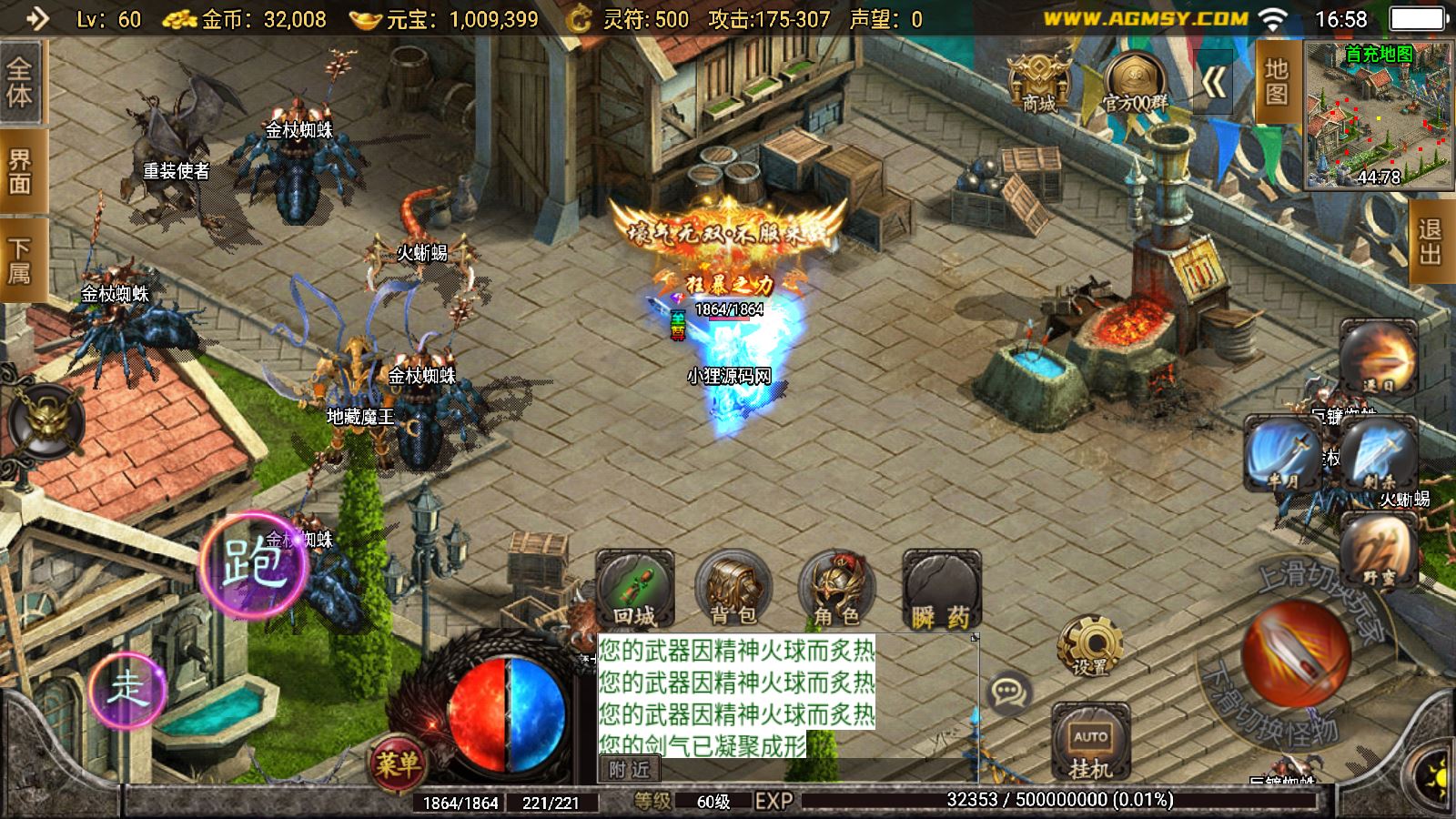
Task: Collapse the top icon row arrow
Action: pyautogui.click(x=1213, y=84)
